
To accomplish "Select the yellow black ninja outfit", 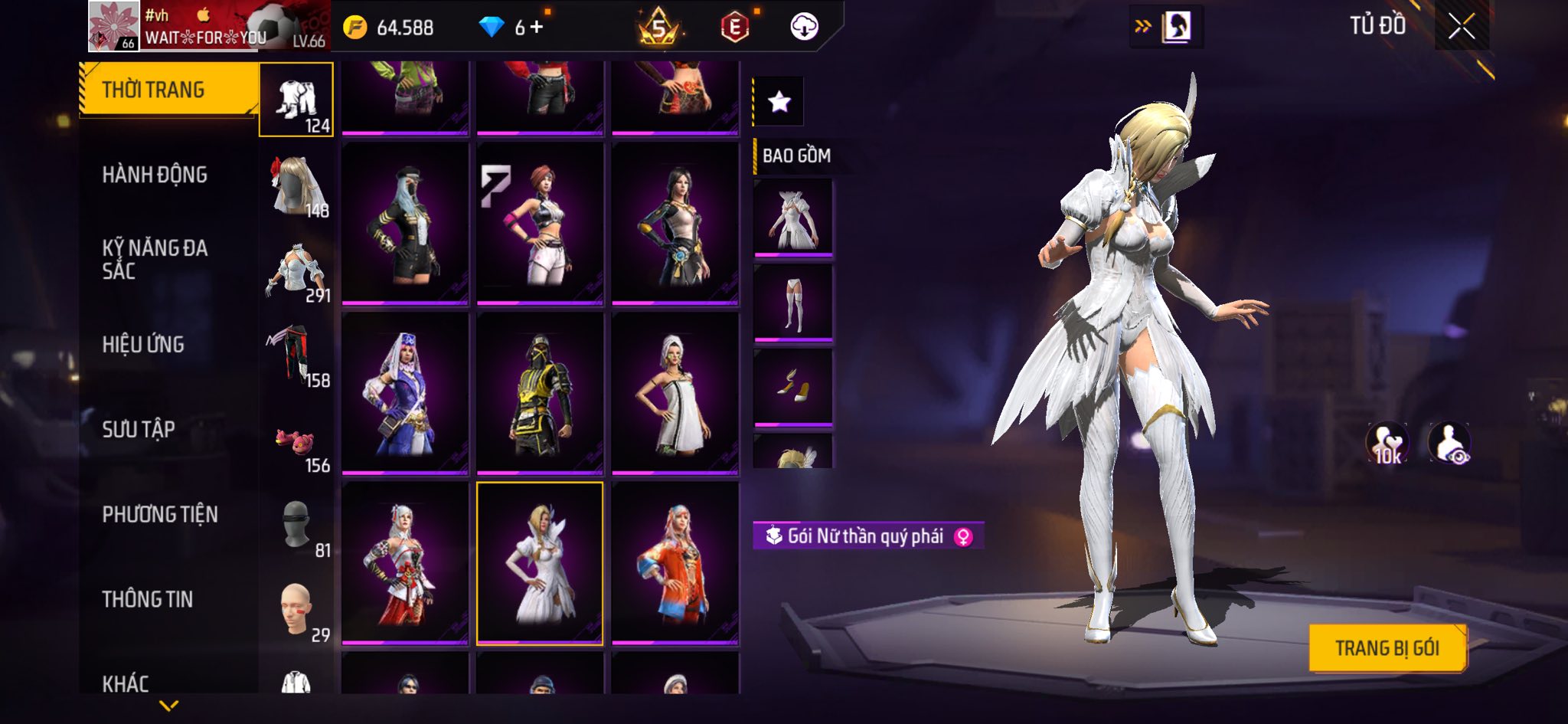I will (540, 393).
